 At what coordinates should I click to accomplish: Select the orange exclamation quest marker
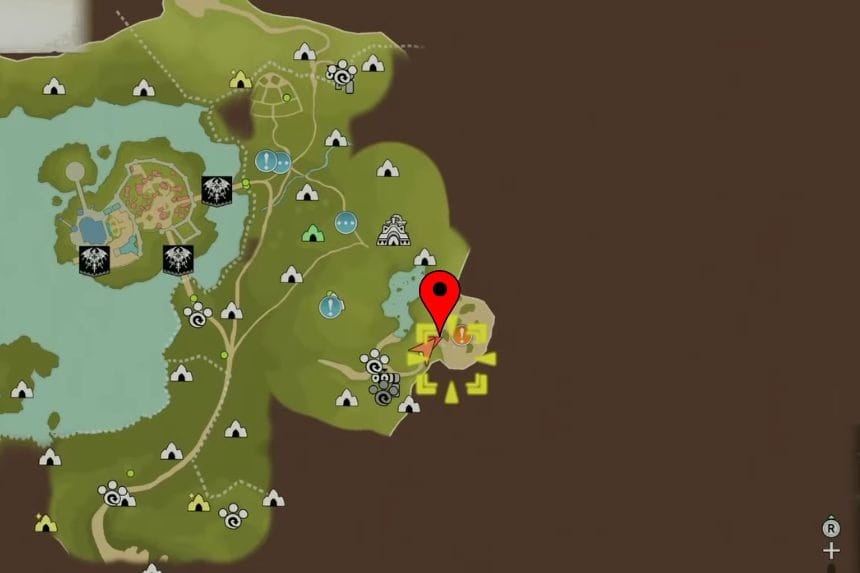click(462, 335)
